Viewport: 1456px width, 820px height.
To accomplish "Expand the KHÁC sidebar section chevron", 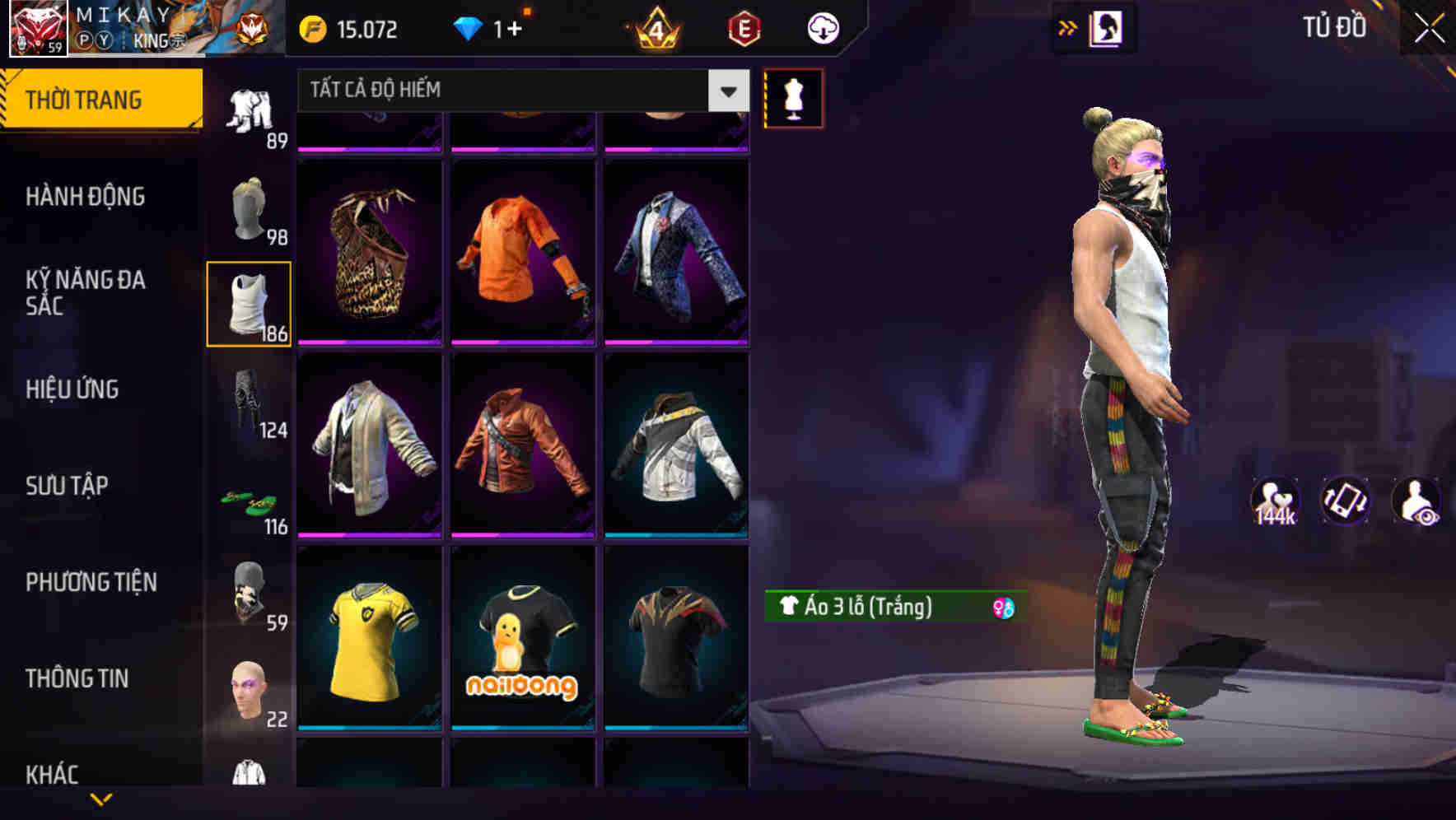I will pyautogui.click(x=101, y=797).
